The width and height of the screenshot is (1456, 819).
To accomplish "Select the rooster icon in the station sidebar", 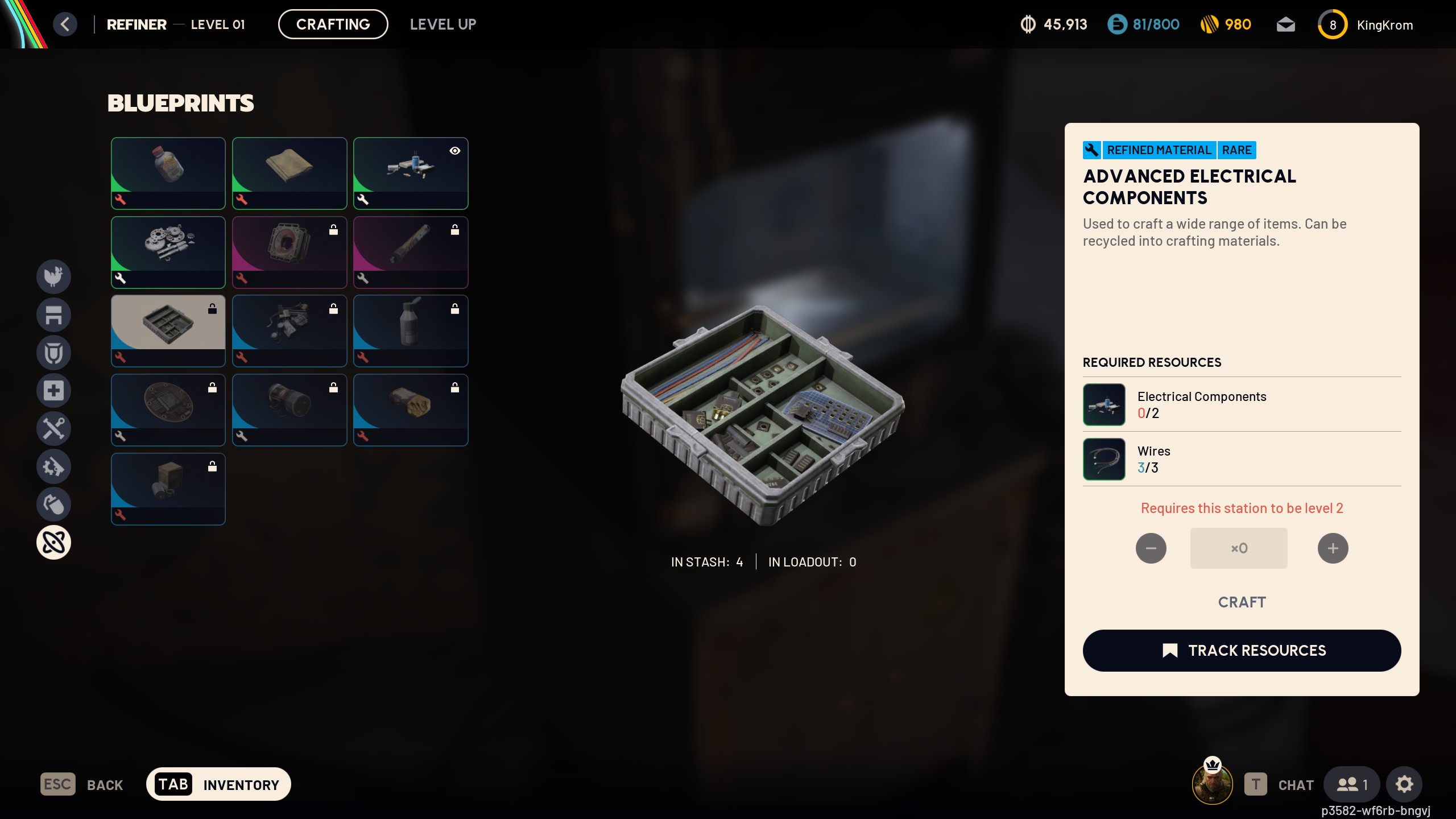I will click(x=53, y=276).
